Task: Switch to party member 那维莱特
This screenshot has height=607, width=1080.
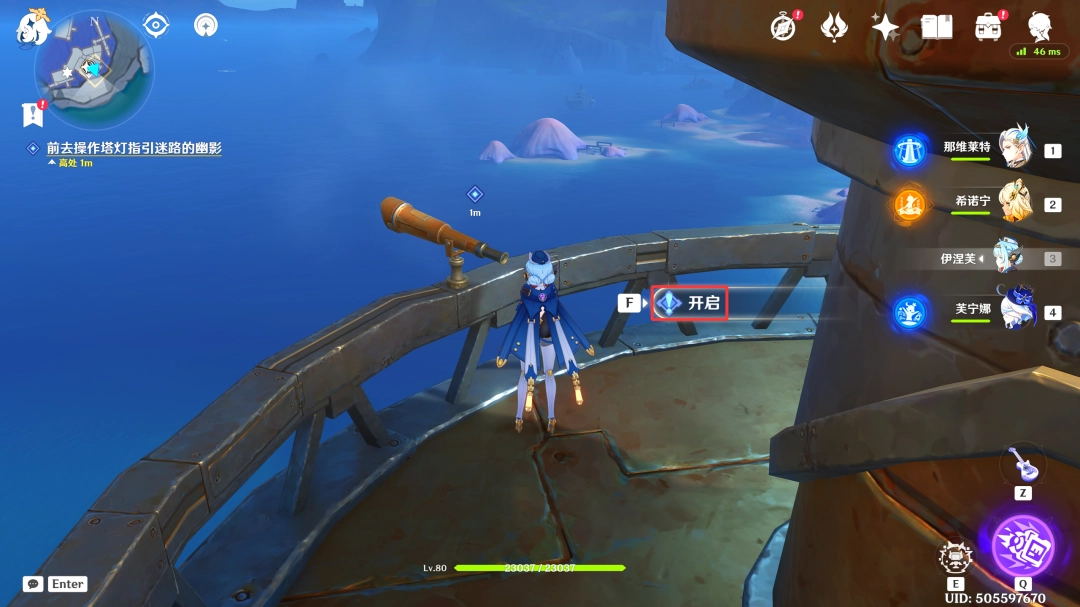Action: pos(1014,150)
